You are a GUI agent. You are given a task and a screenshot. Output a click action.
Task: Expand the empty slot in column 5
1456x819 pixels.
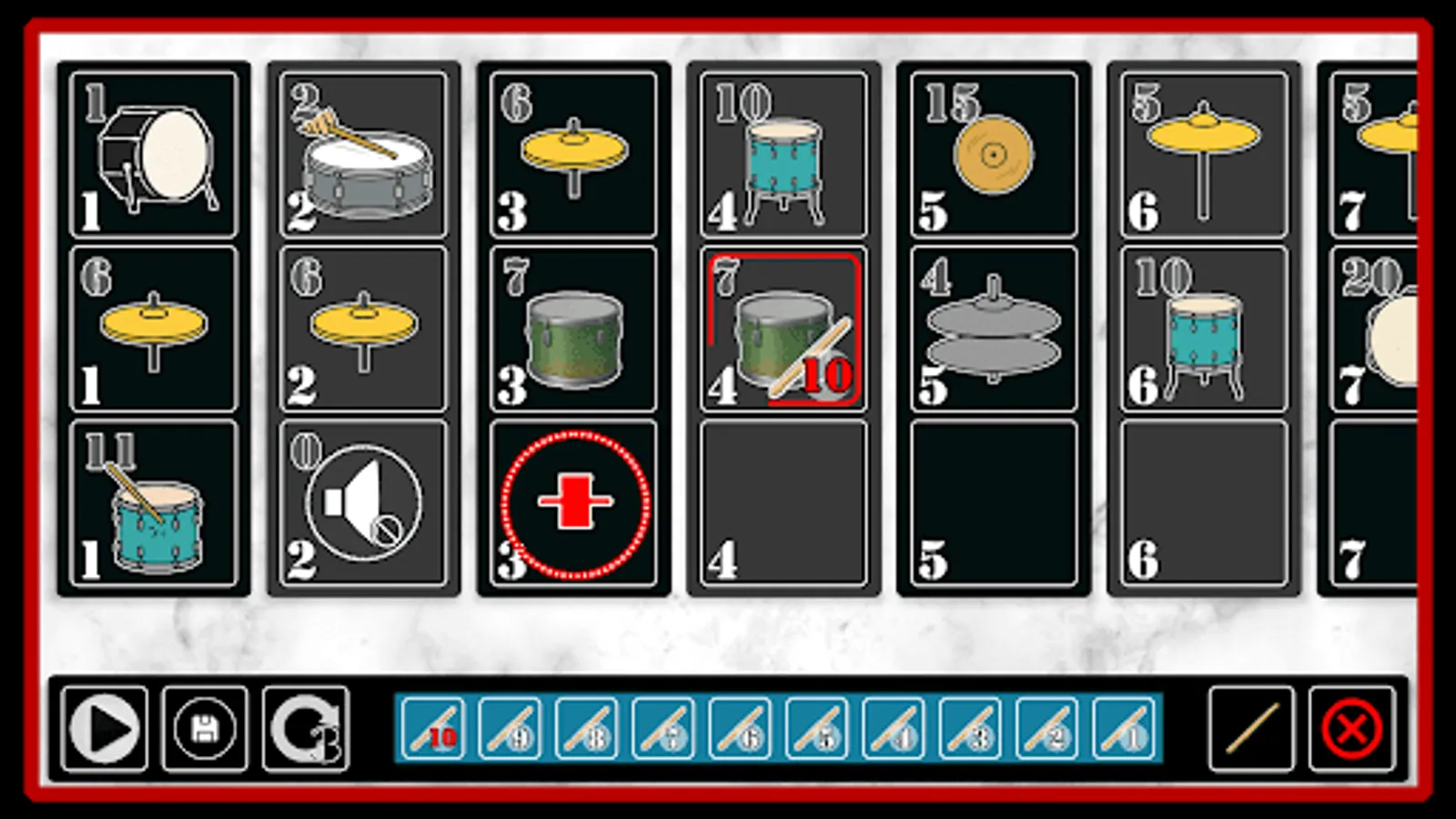coord(992,500)
